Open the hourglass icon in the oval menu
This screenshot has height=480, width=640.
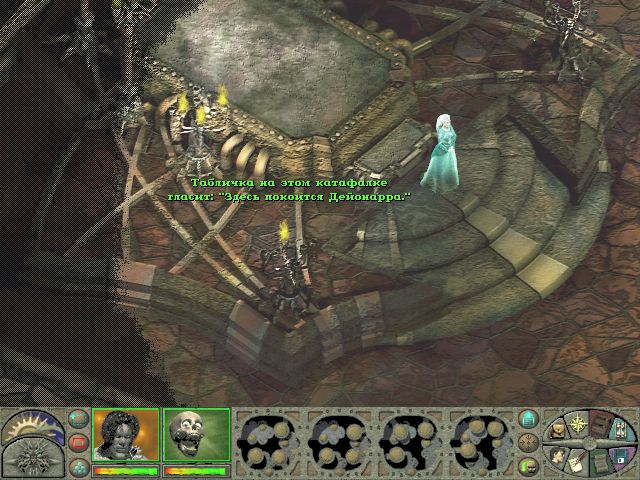(x=620, y=428)
